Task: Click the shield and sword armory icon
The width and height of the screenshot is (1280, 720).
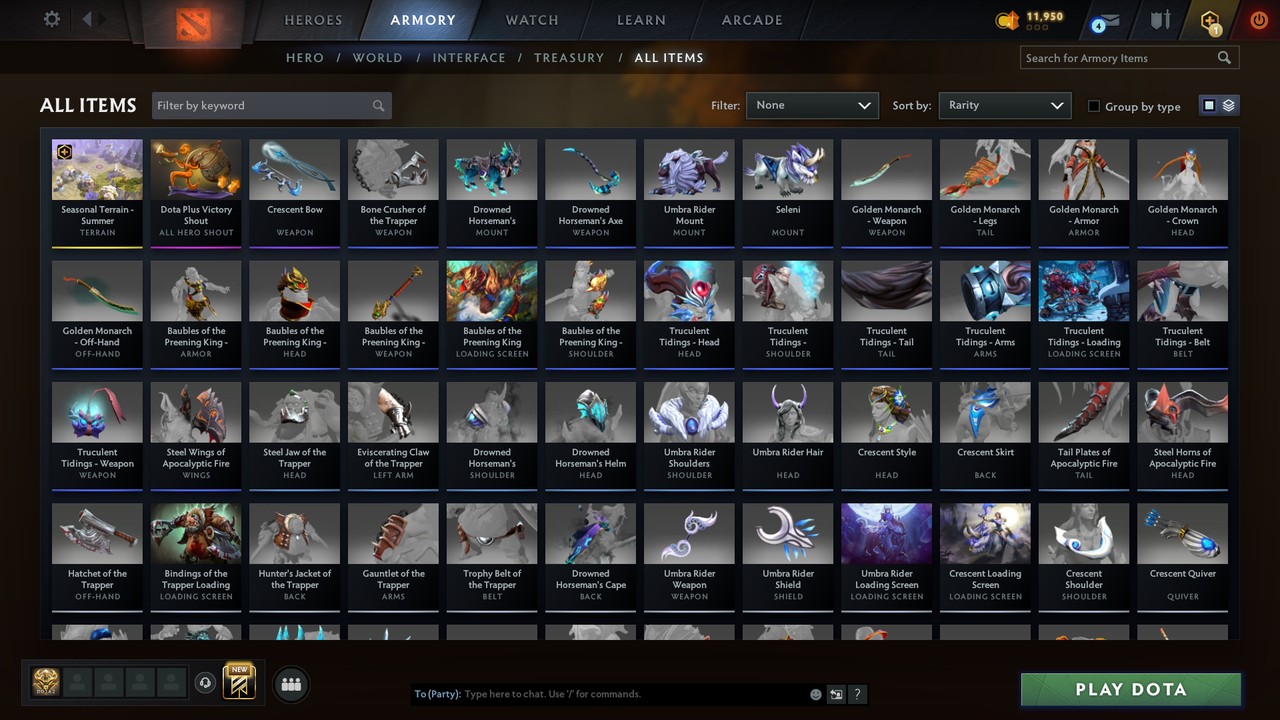Action: (x=1160, y=20)
